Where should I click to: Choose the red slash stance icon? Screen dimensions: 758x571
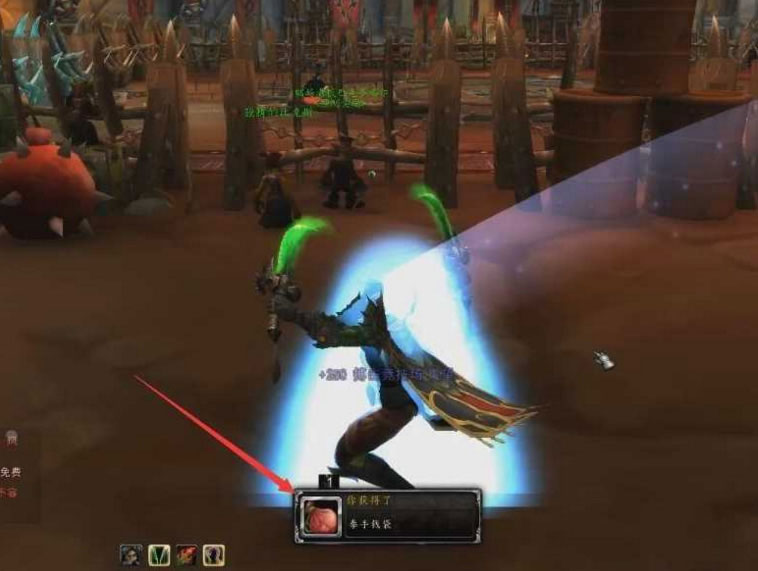pos(186,555)
